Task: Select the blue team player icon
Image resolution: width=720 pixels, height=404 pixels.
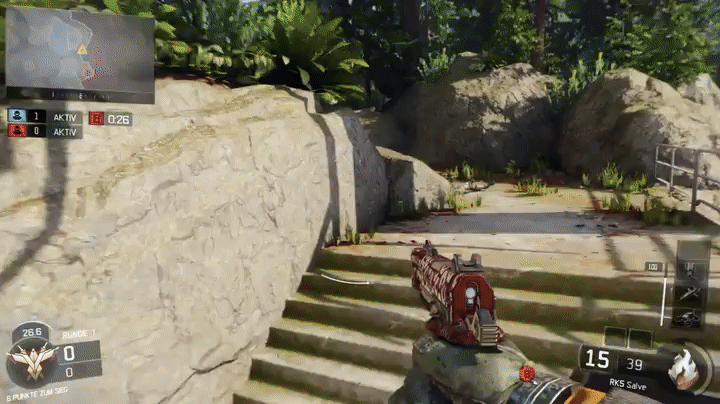Action: tap(17, 116)
